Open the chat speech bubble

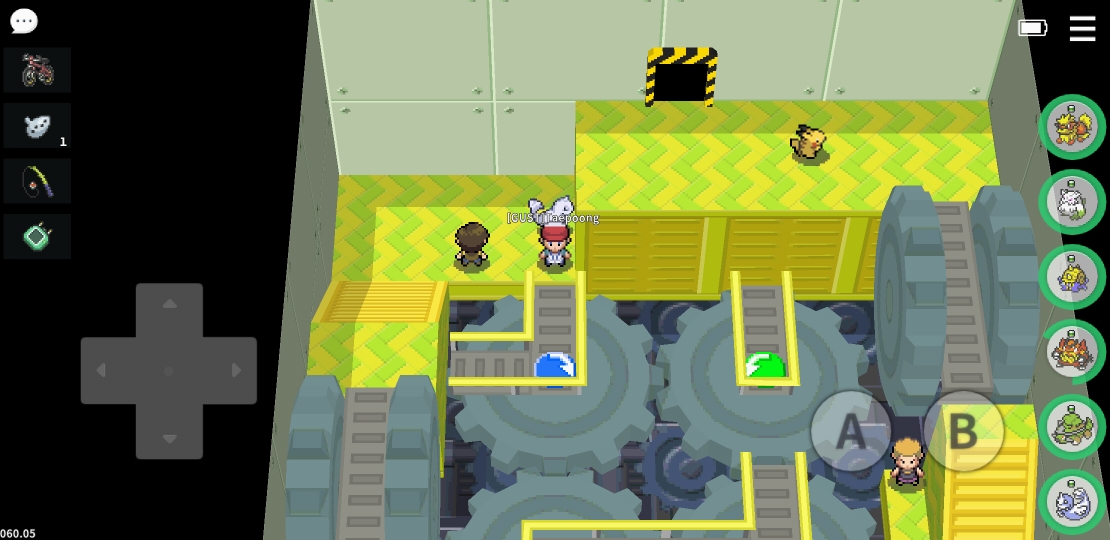(24, 21)
